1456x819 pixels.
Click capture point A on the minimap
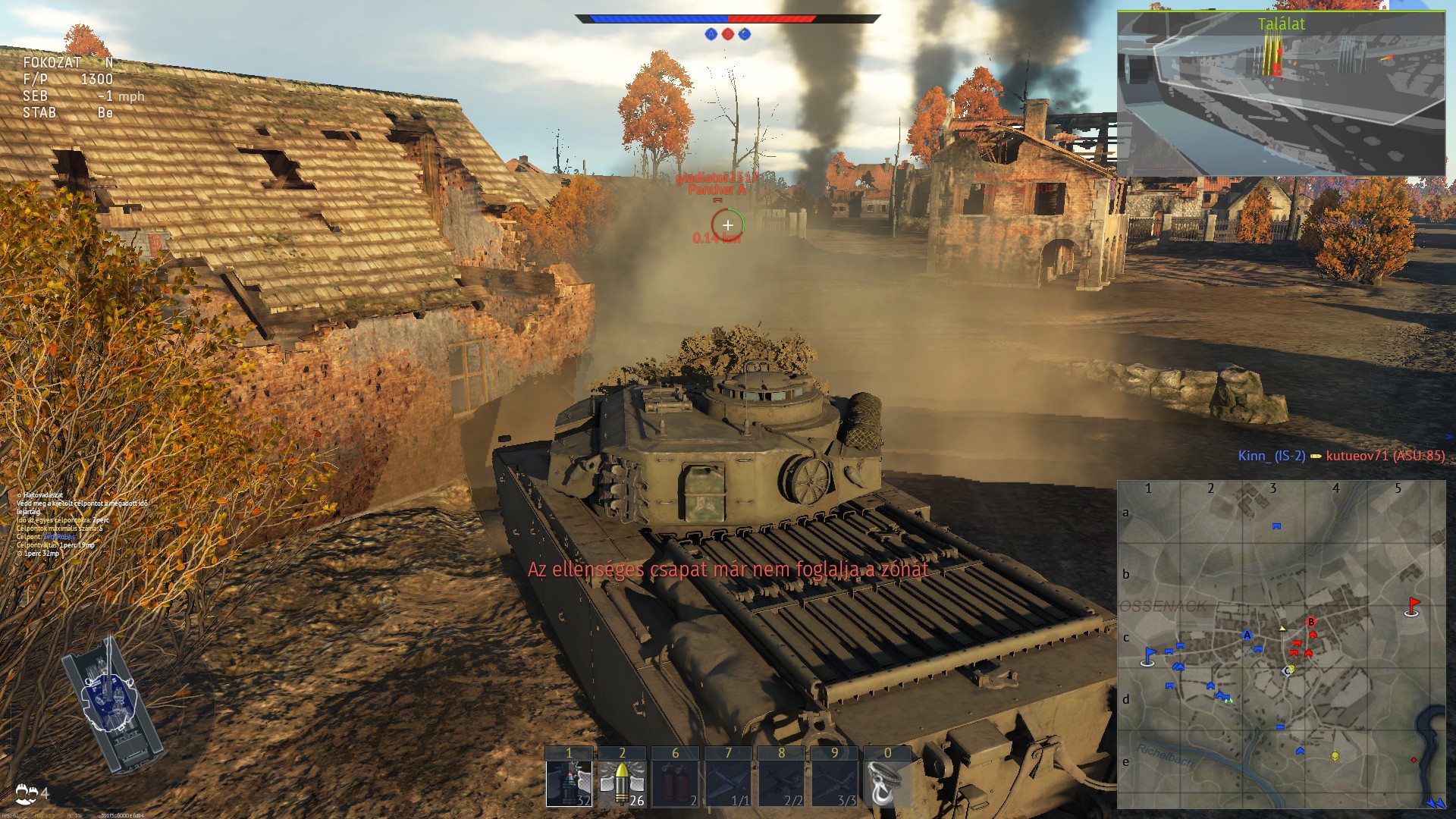click(x=1247, y=635)
